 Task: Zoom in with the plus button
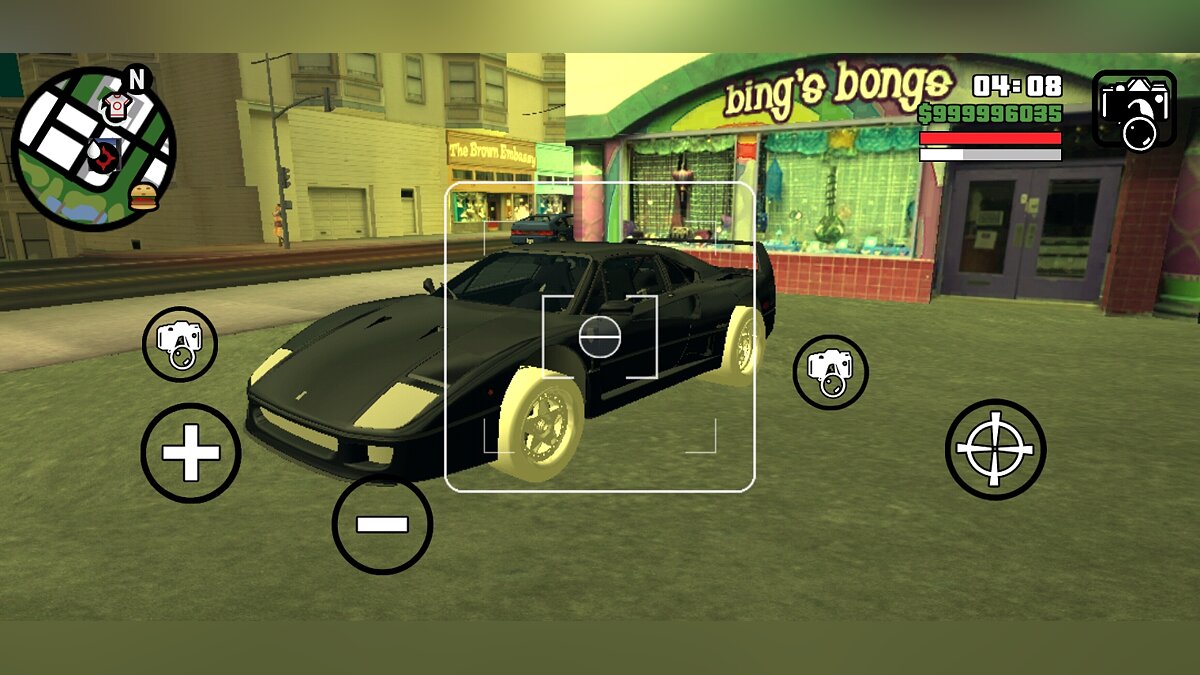(190, 453)
